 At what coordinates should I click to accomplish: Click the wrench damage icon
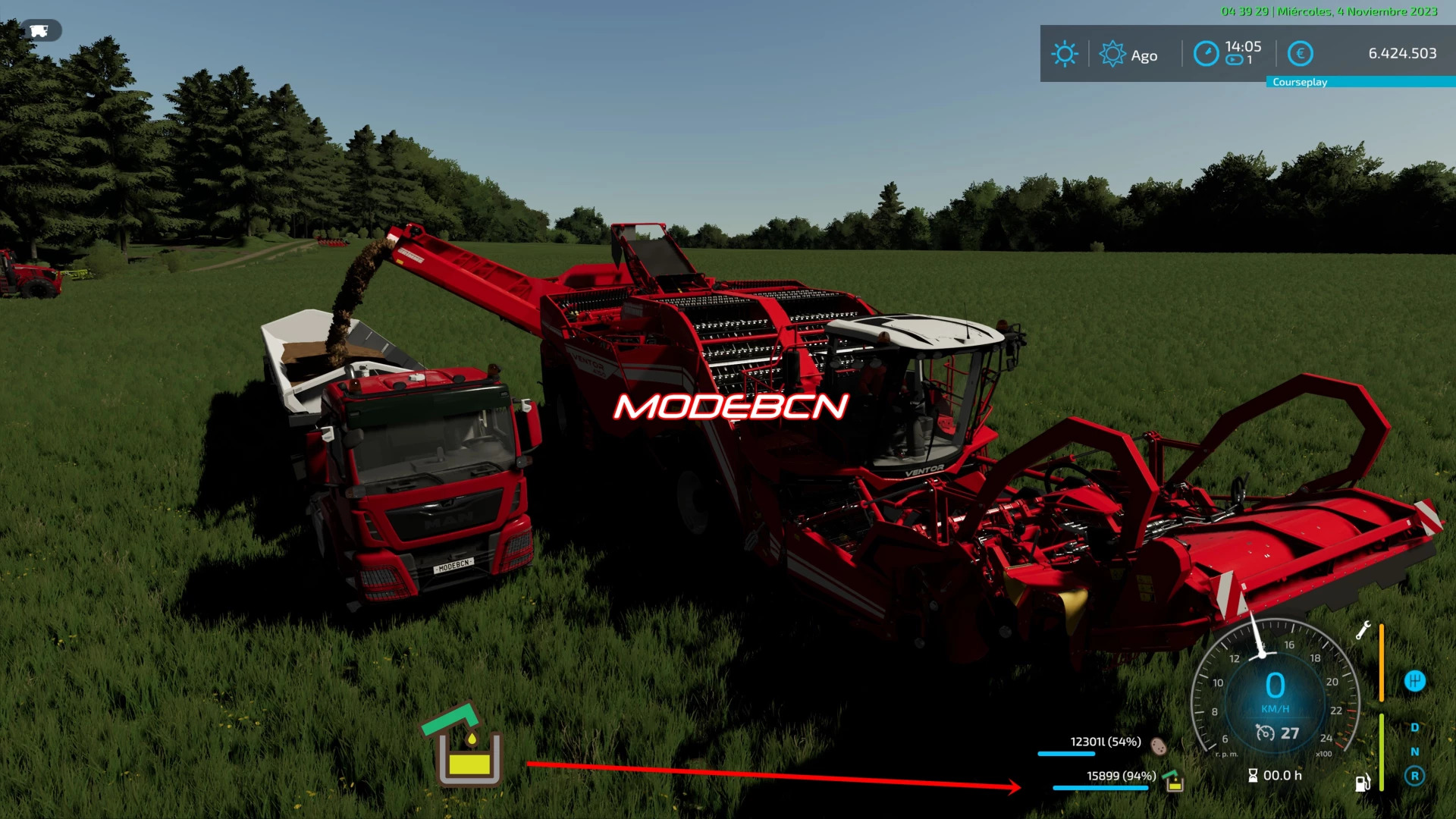click(x=1363, y=630)
